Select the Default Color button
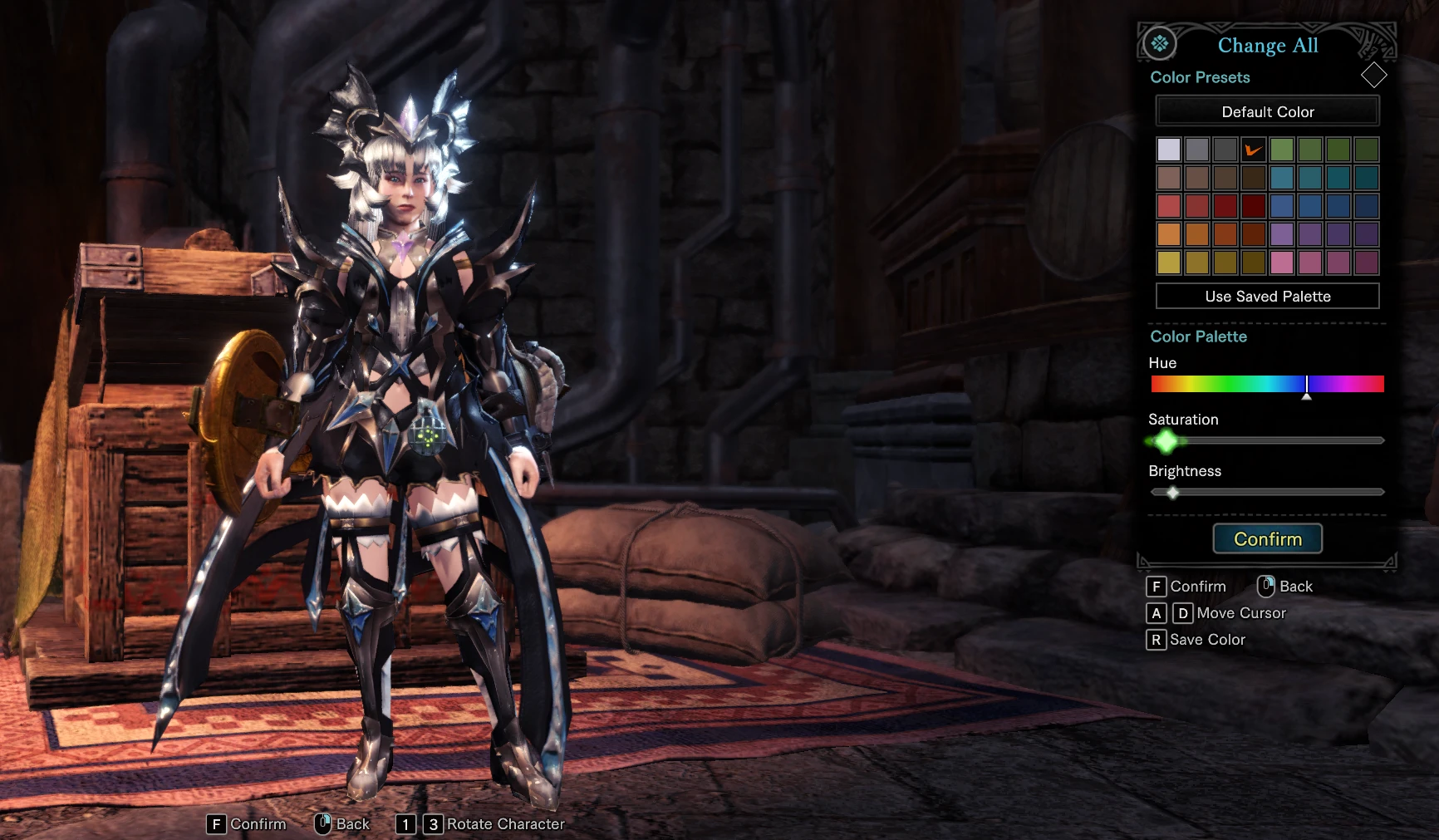 (1267, 111)
